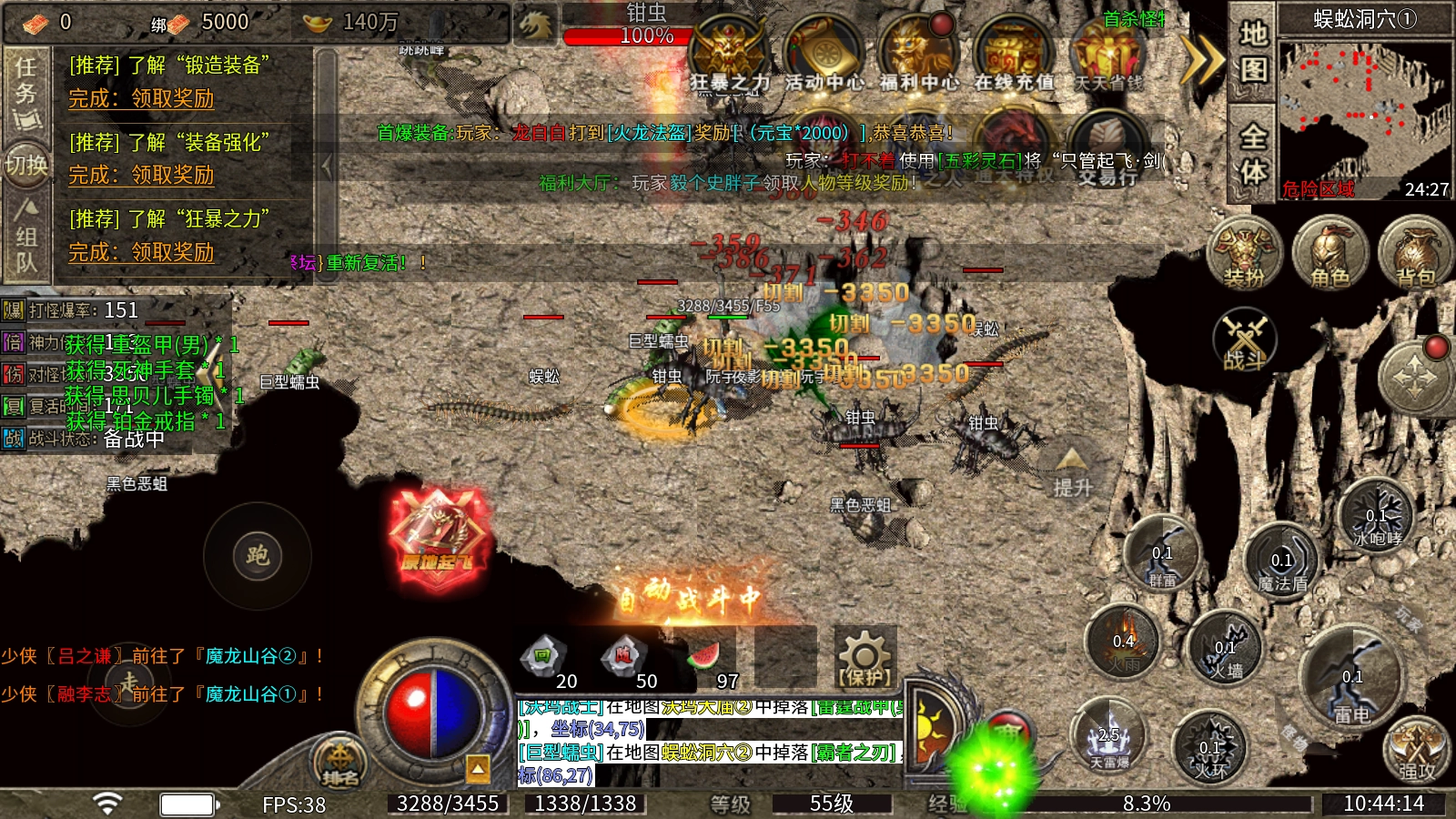Open the 福利中心 welfare center
This screenshot has width=1456, height=819.
point(919,55)
